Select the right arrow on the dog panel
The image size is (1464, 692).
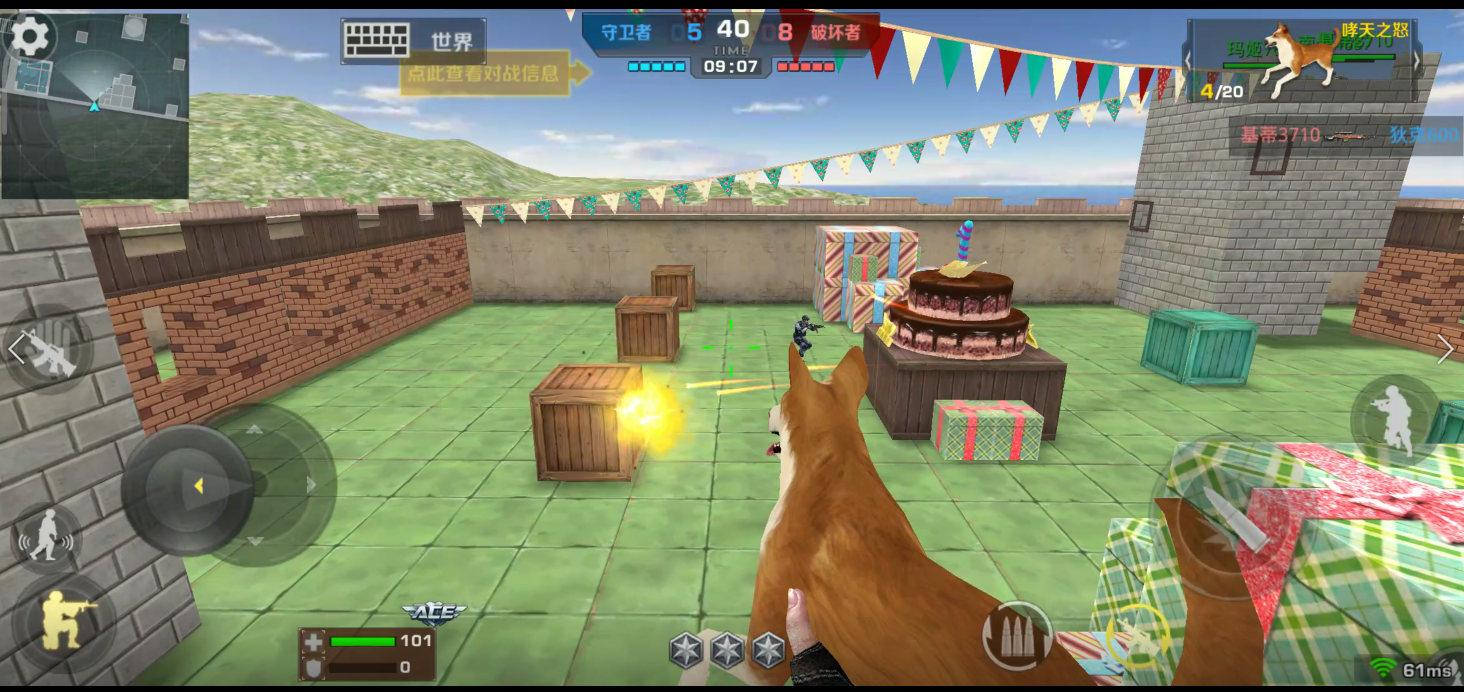tap(1416, 60)
